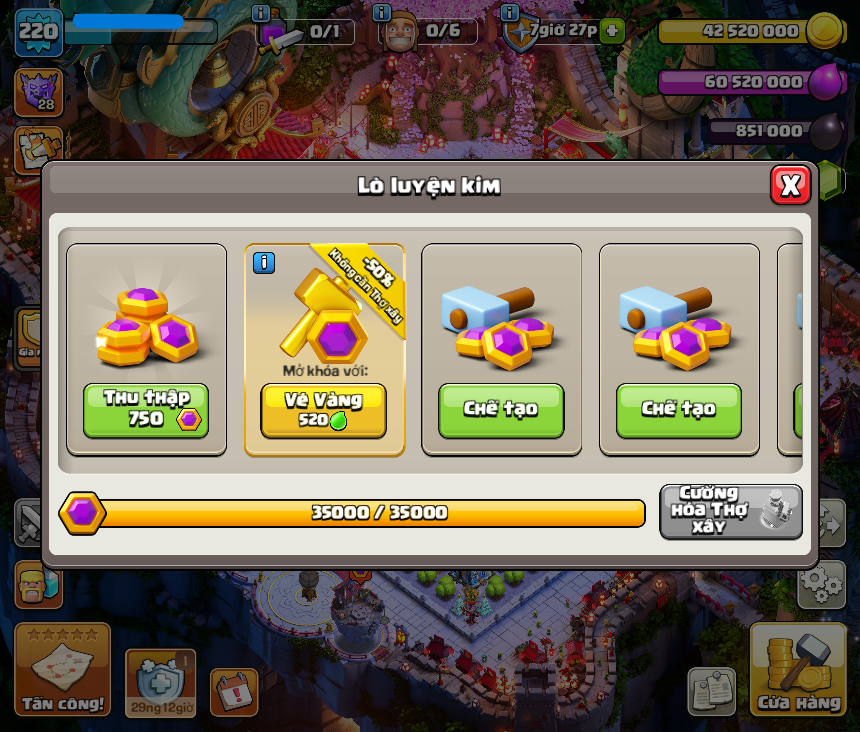This screenshot has width=860, height=732.
Task: Open the gear settings icon
Action: (821, 584)
